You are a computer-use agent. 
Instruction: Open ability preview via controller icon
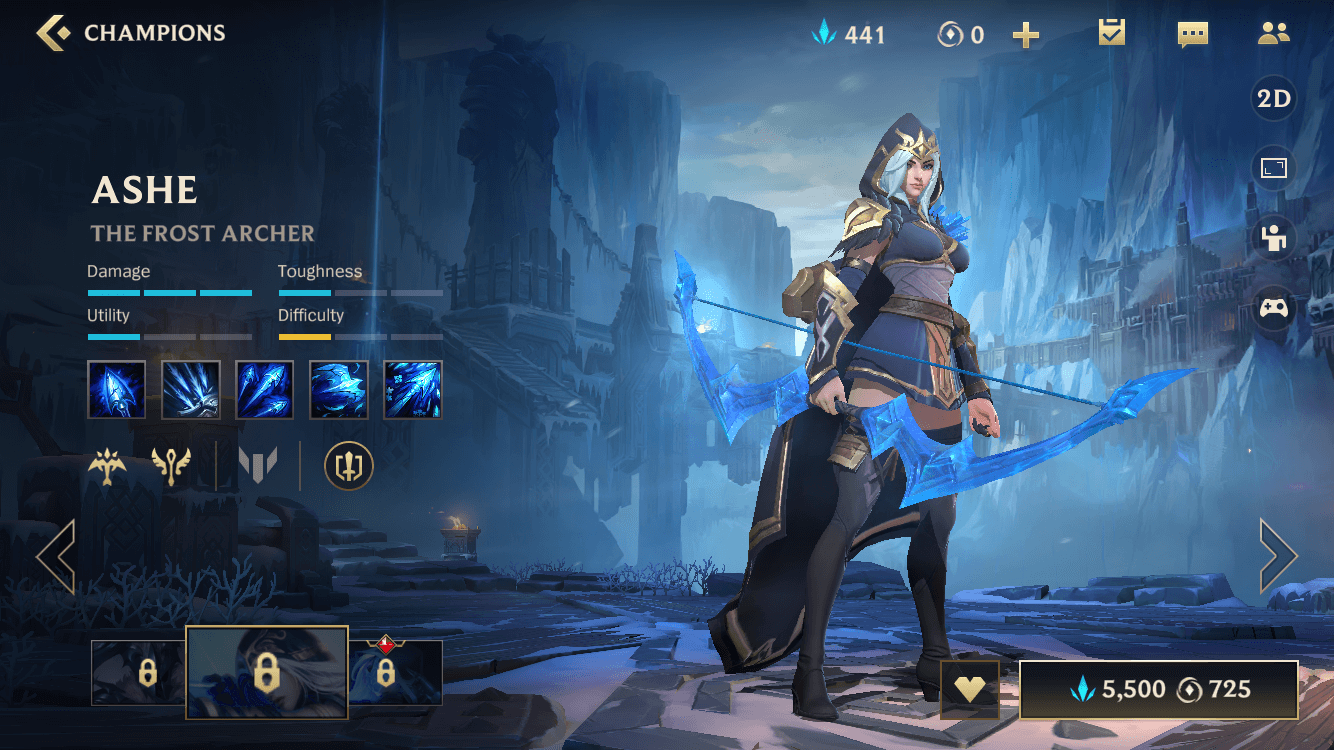(1272, 308)
